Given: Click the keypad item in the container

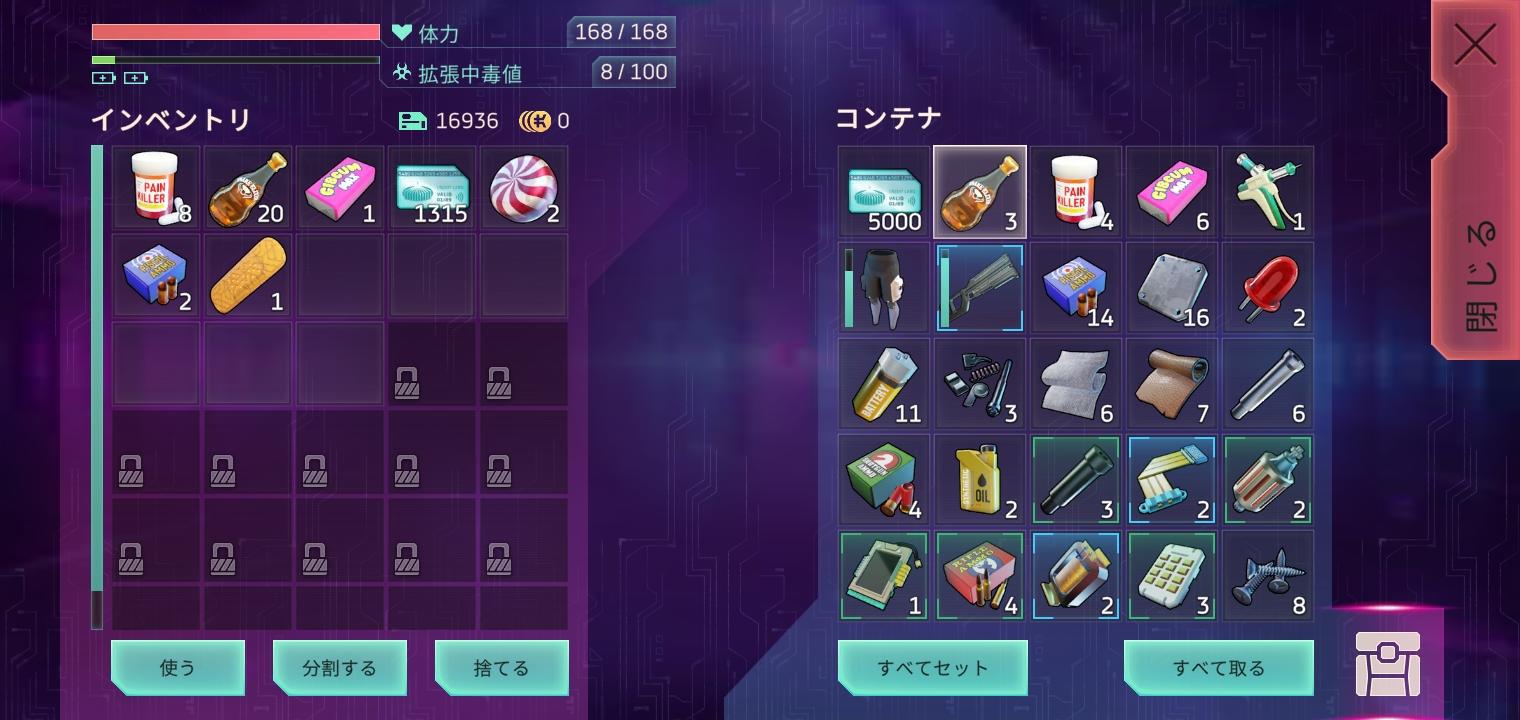Looking at the screenshot, I should pyautogui.click(x=1171, y=574).
